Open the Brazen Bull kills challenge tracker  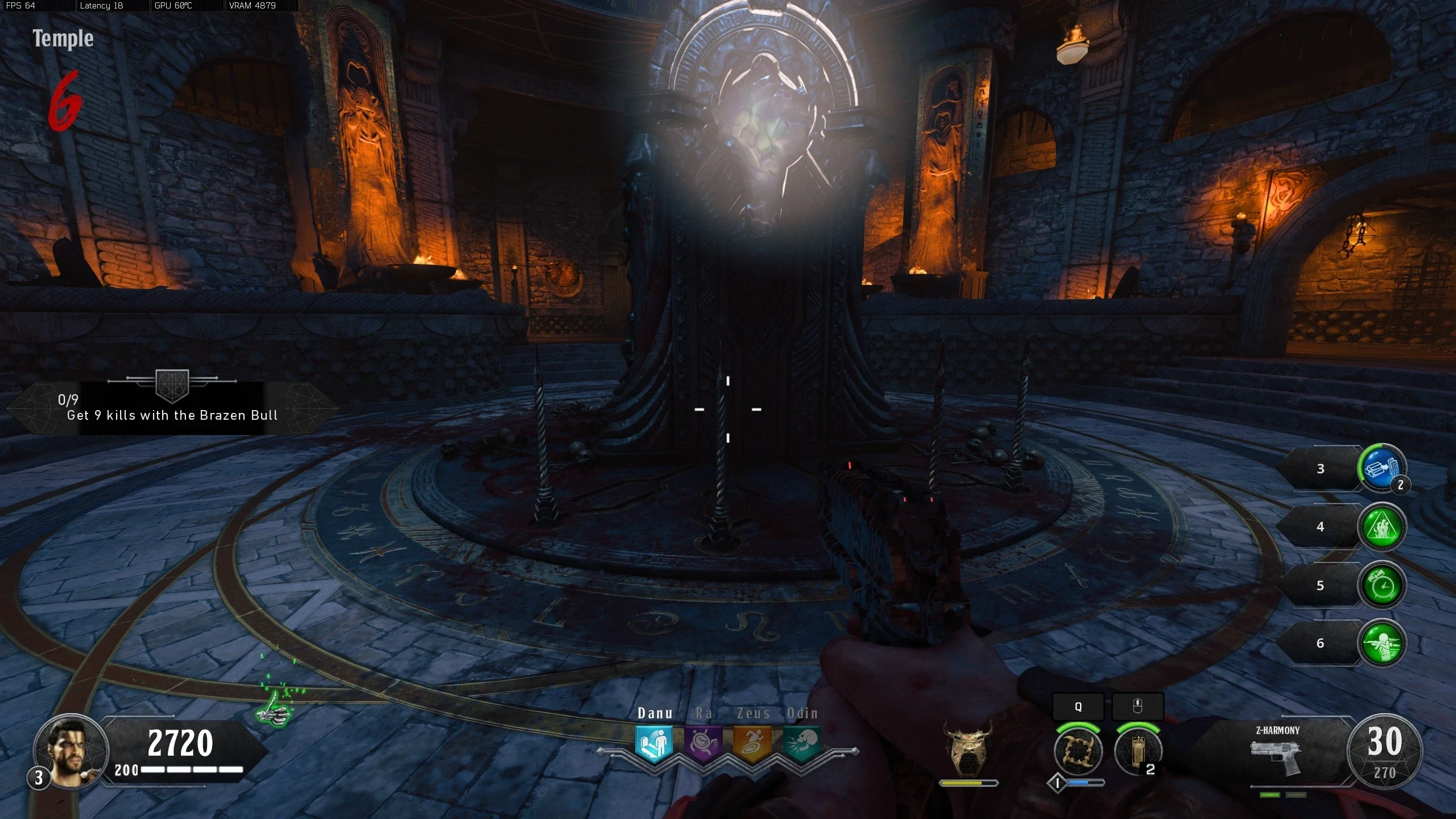pos(171,408)
